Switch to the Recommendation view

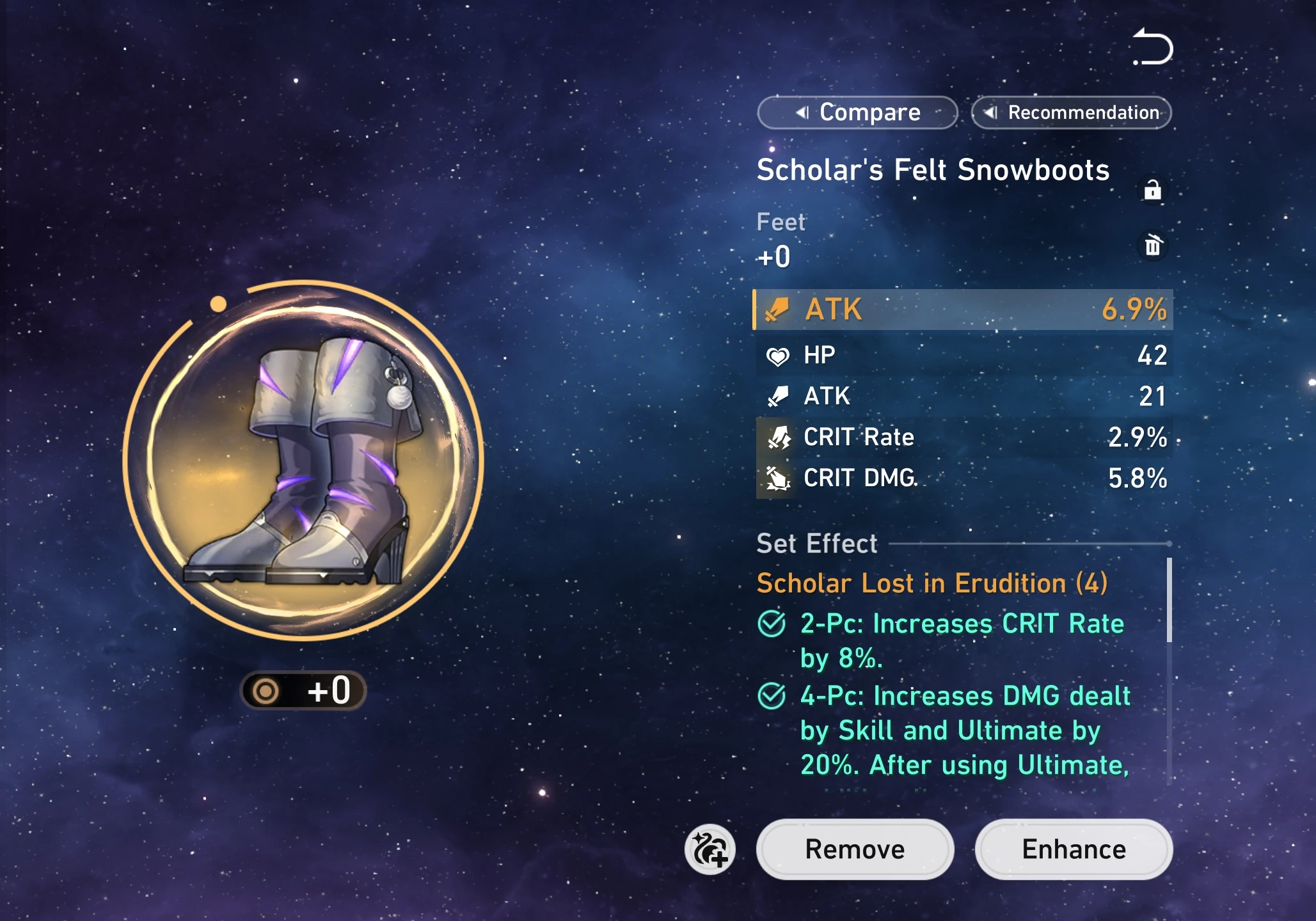(x=1071, y=112)
